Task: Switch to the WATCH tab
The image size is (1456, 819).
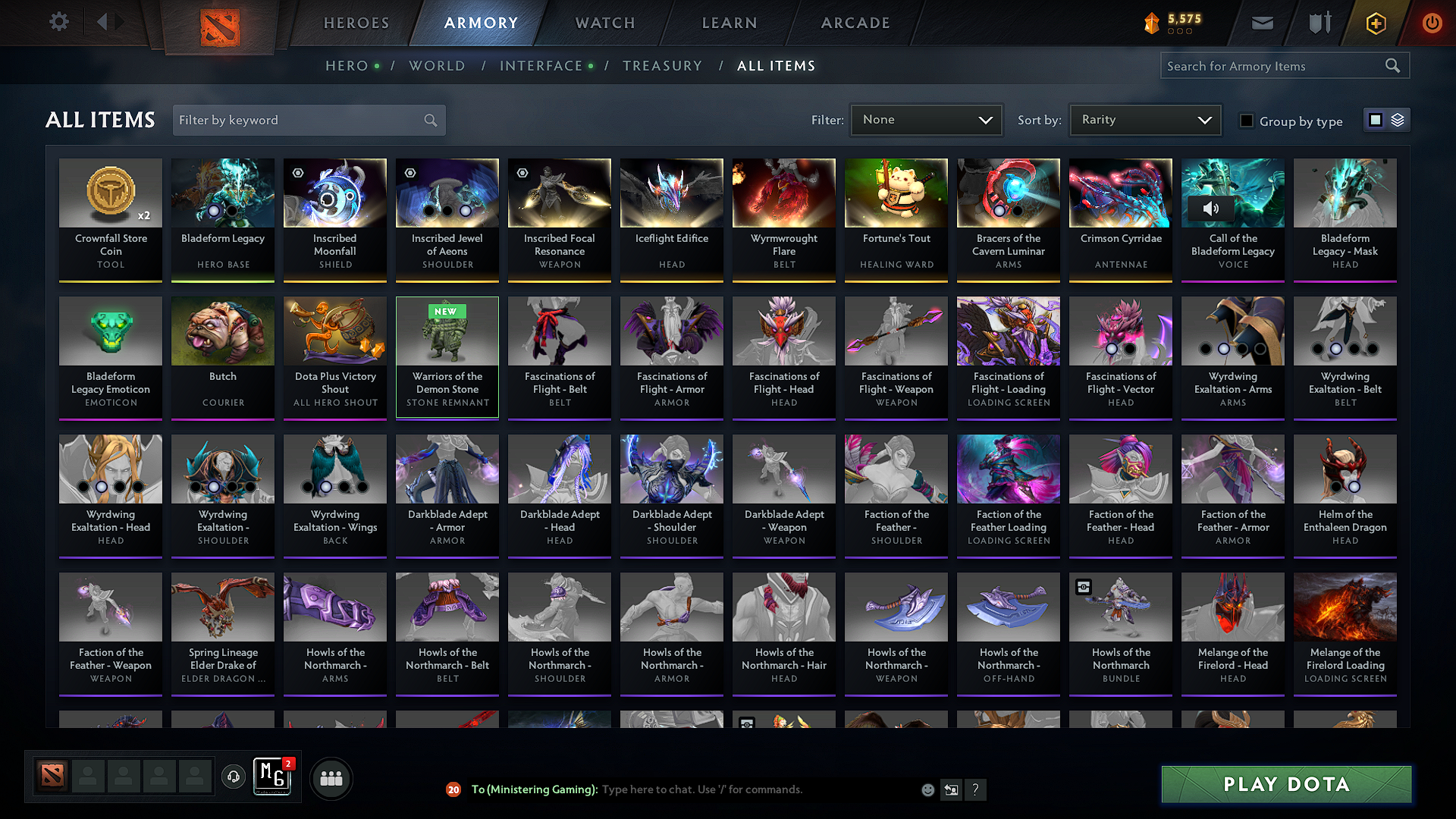Action: (x=604, y=23)
